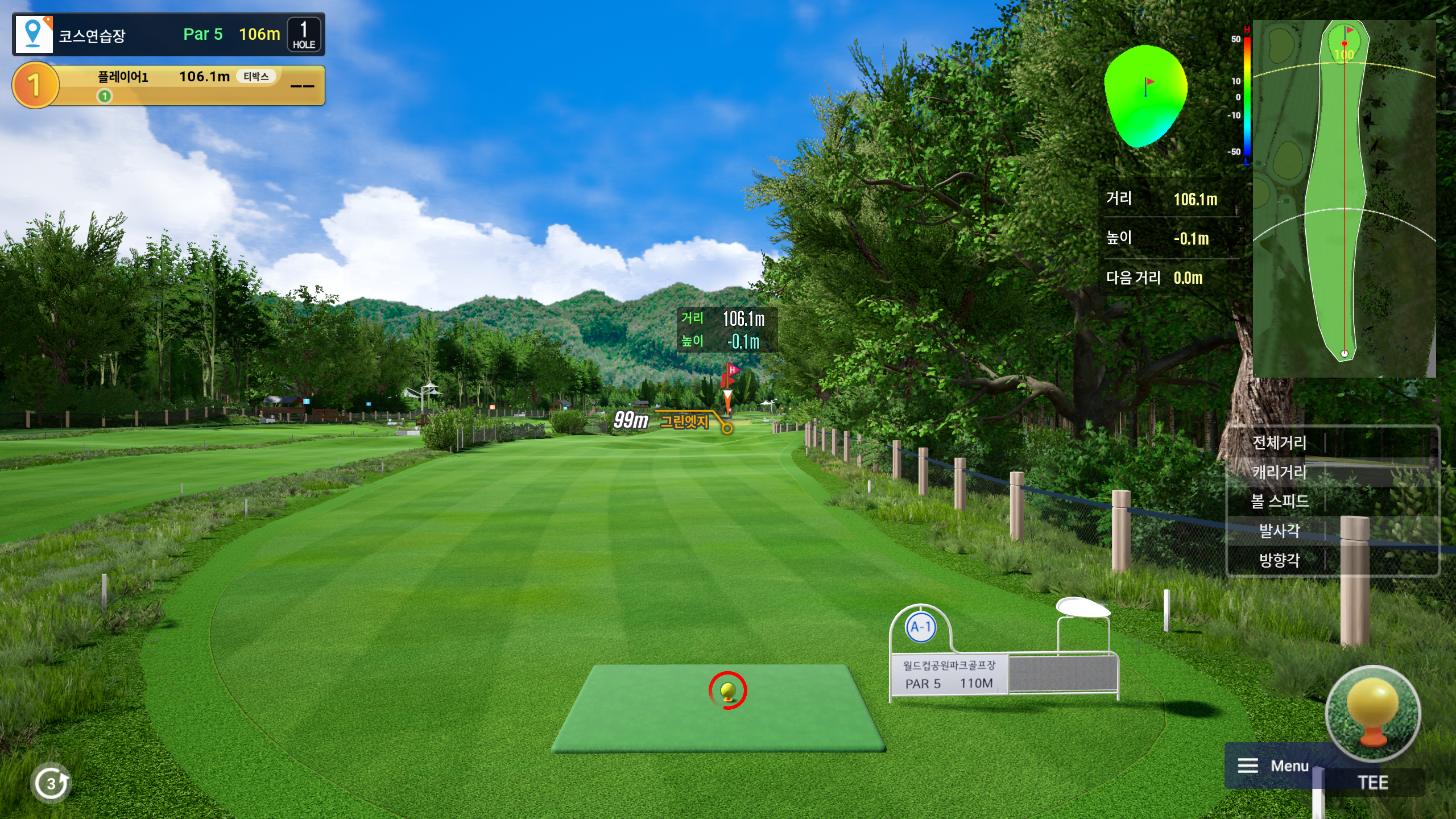
Task: Select the location pin course icon
Action: pos(34,34)
